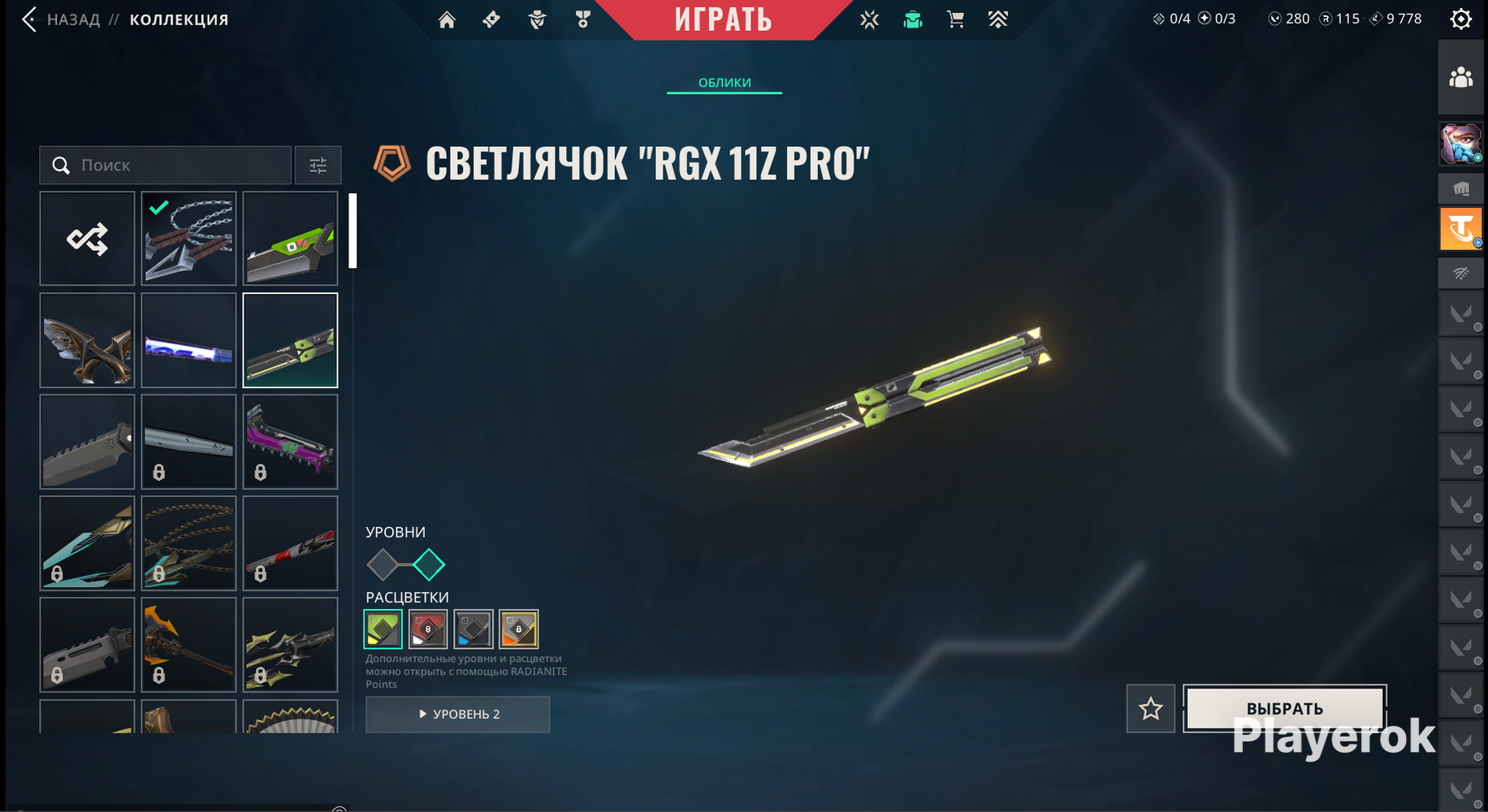
Task: Choose the green color variant swatch
Action: (383, 628)
